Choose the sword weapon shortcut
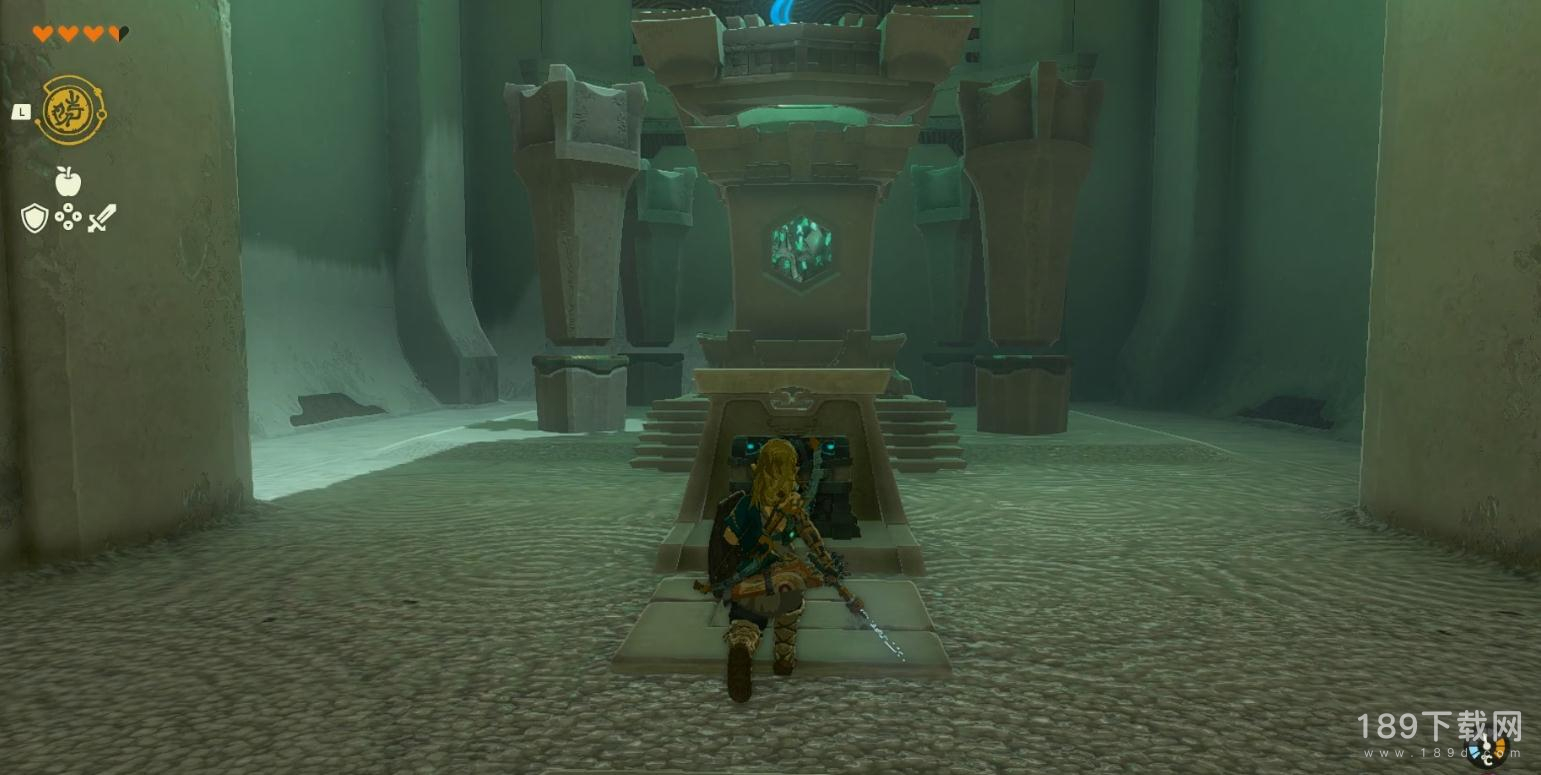 click(x=102, y=218)
